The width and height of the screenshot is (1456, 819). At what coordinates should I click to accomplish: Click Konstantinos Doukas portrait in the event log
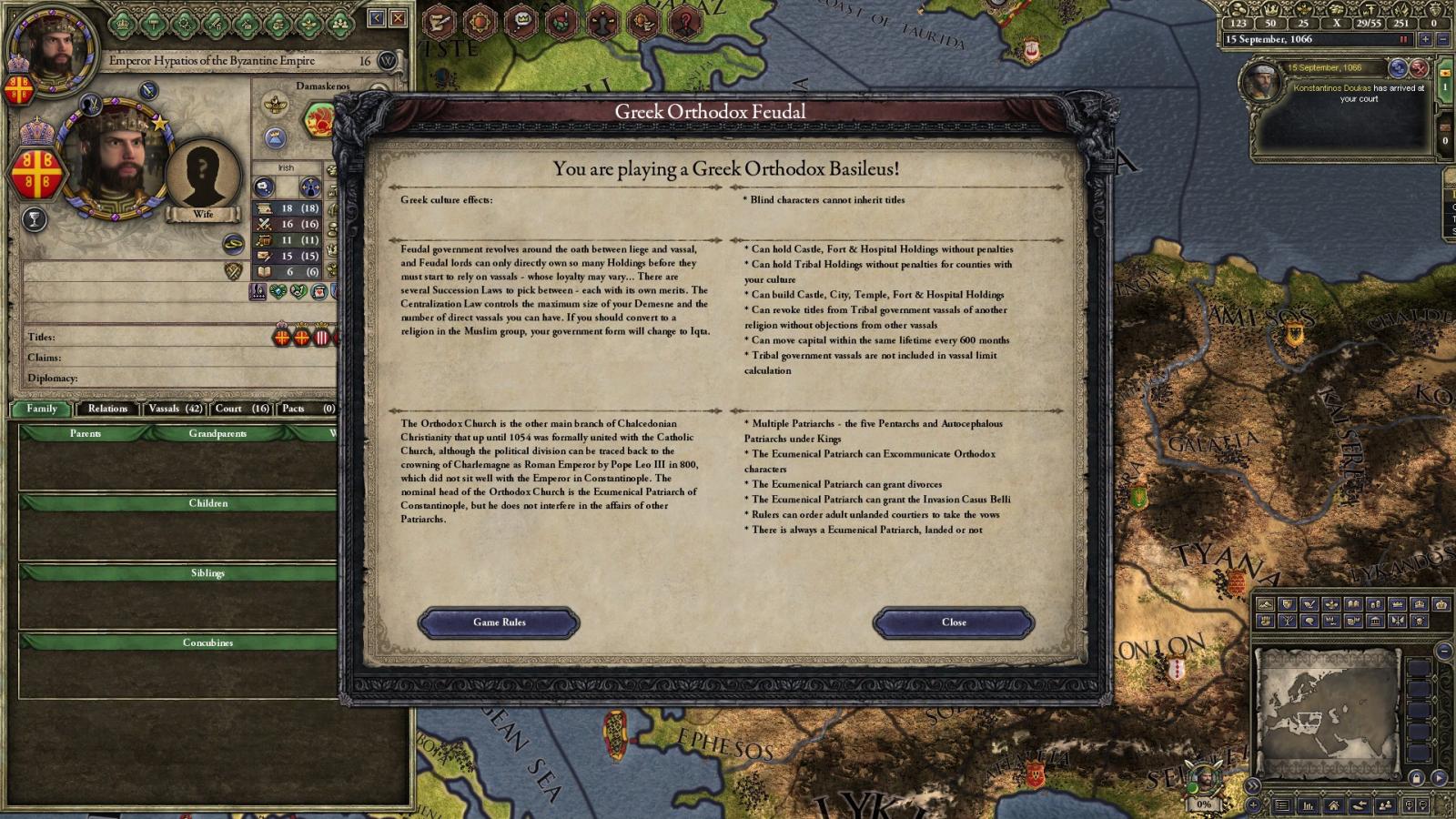[x=1265, y=82]
